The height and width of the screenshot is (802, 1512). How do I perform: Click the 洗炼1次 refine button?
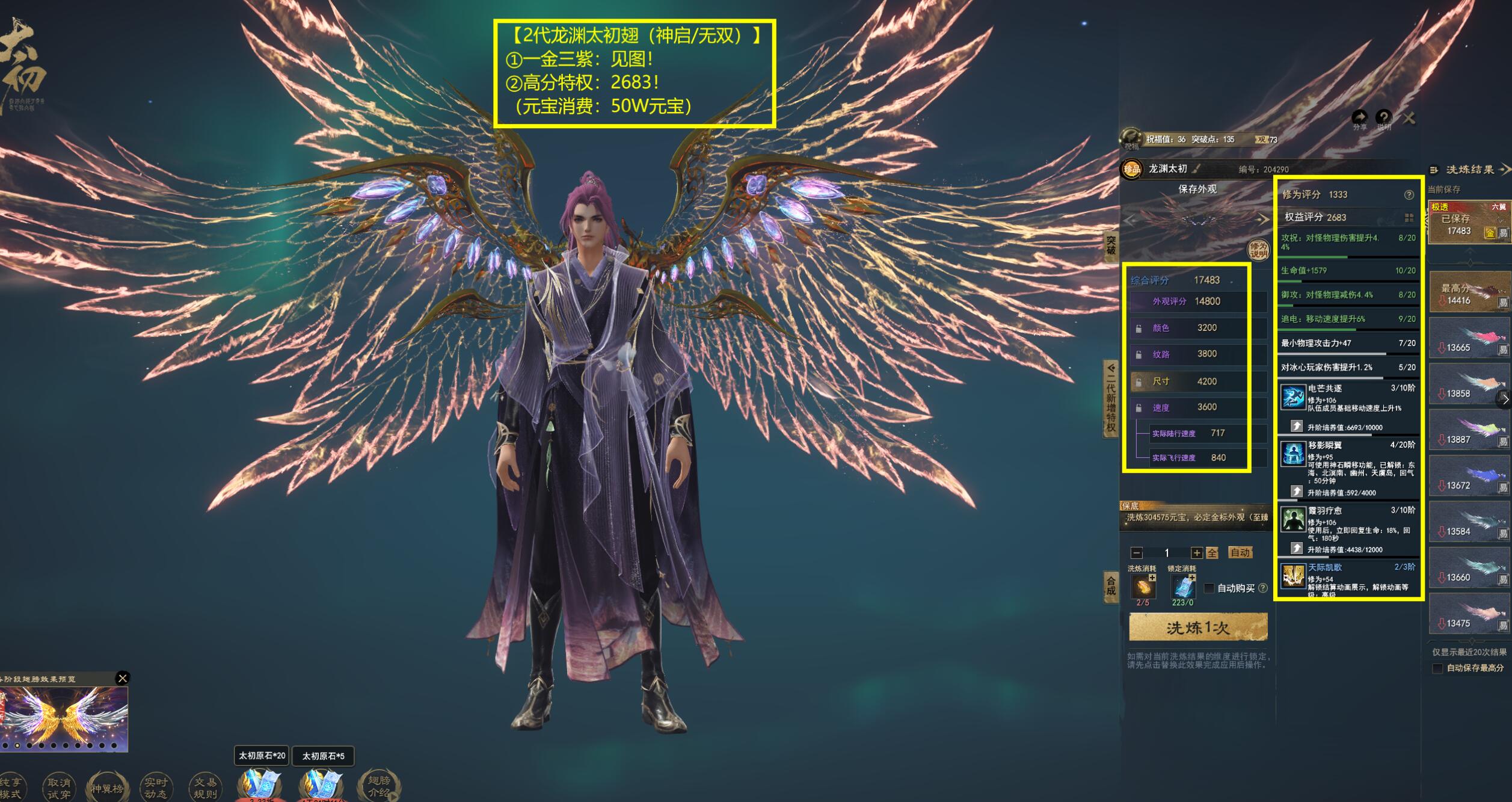coord(1197,628)
